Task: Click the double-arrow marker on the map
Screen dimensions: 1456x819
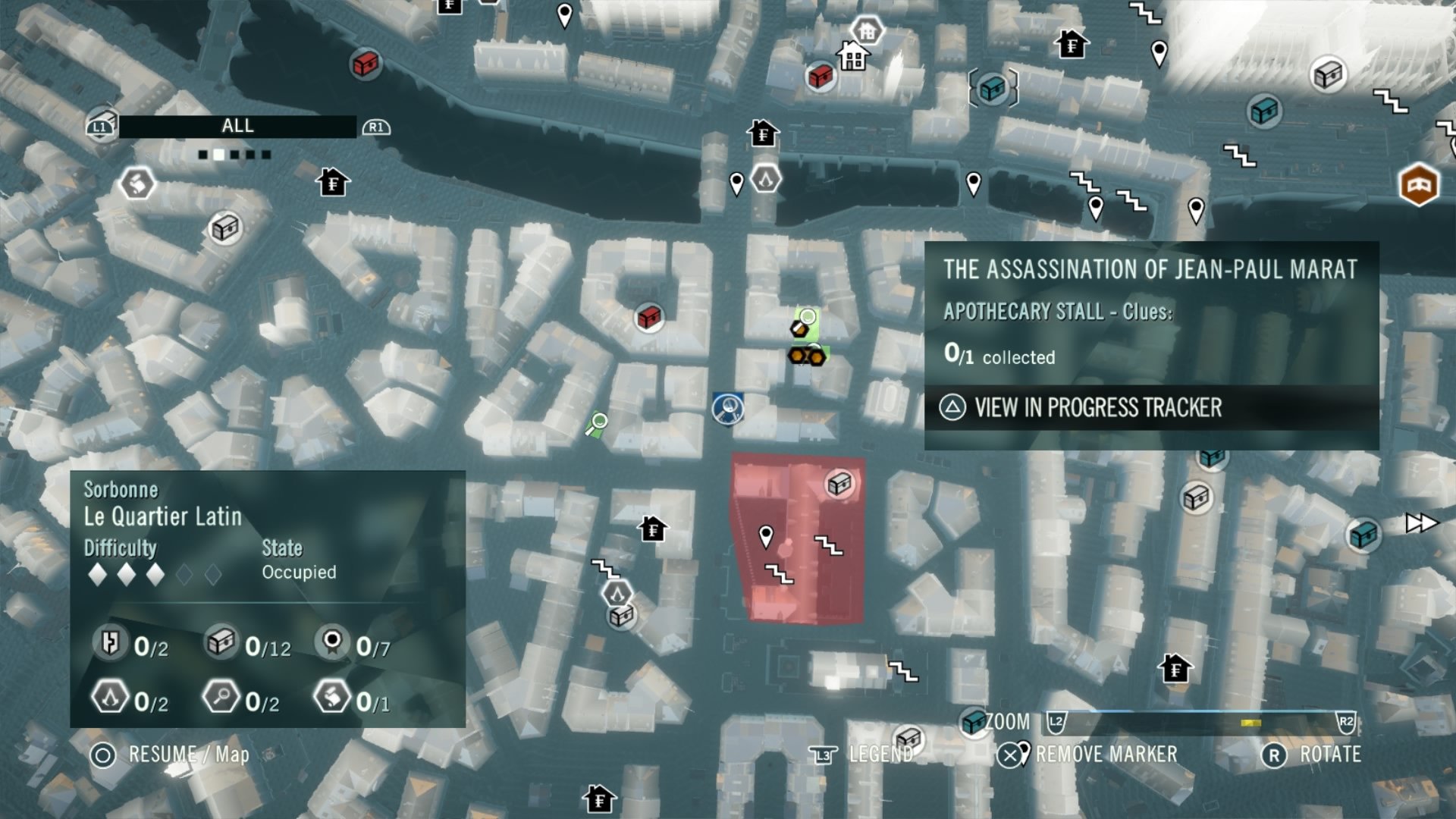Action: tap(1420, 523)
